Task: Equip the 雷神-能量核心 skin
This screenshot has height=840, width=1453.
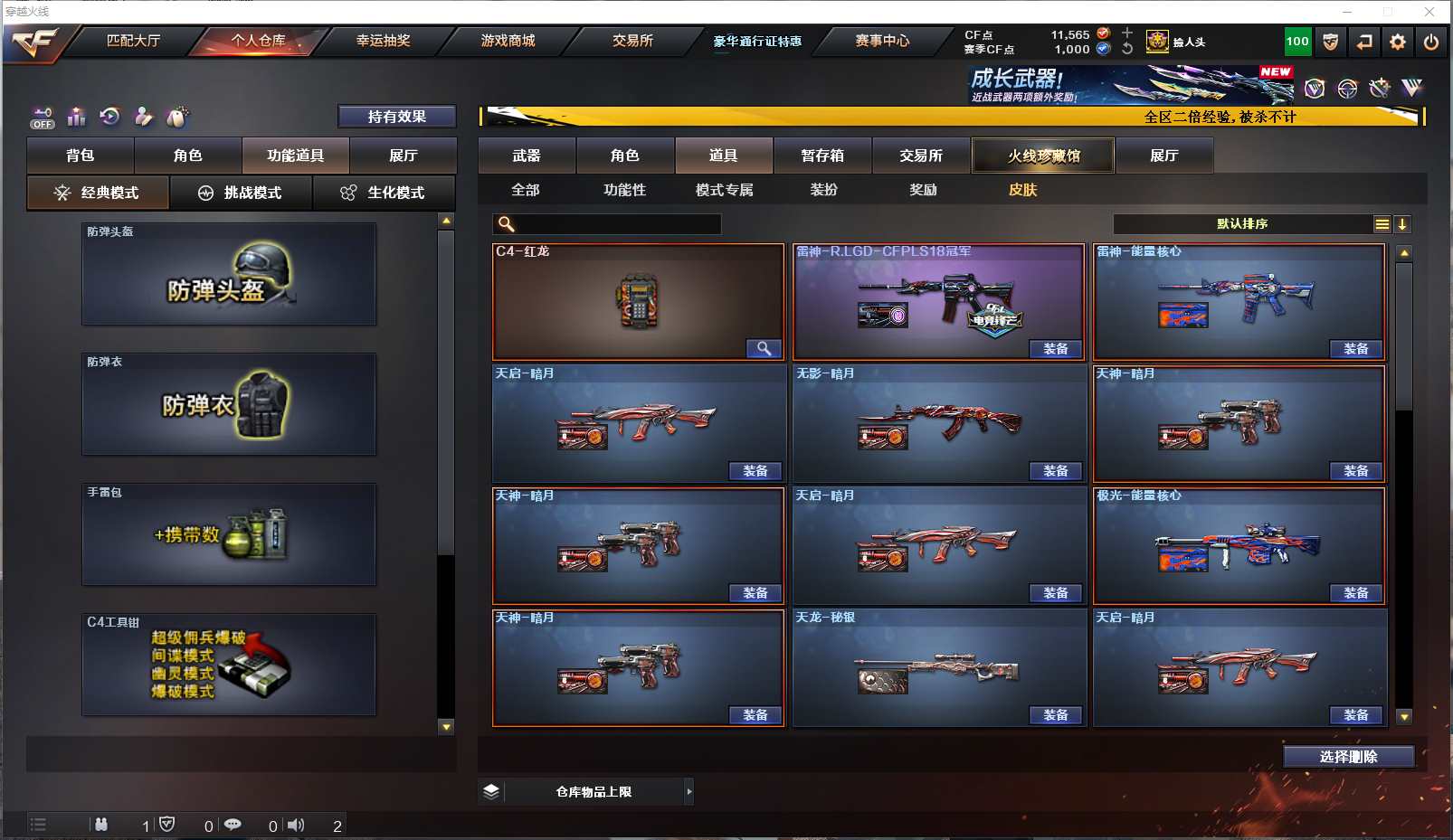Action: click(1355, 349)
